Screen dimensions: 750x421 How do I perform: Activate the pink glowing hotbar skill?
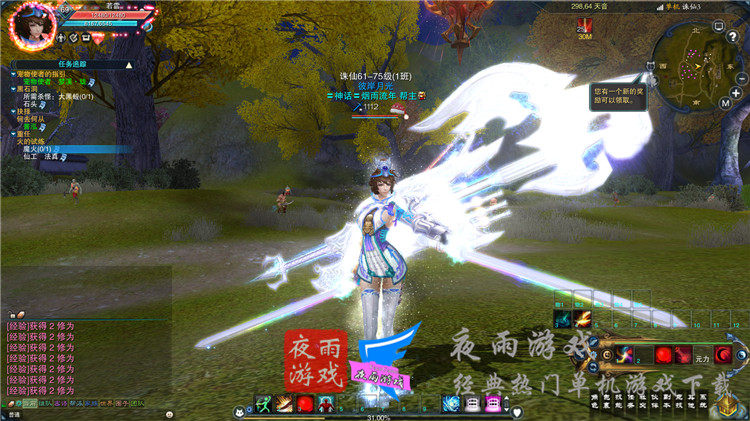tap(493, 404)
